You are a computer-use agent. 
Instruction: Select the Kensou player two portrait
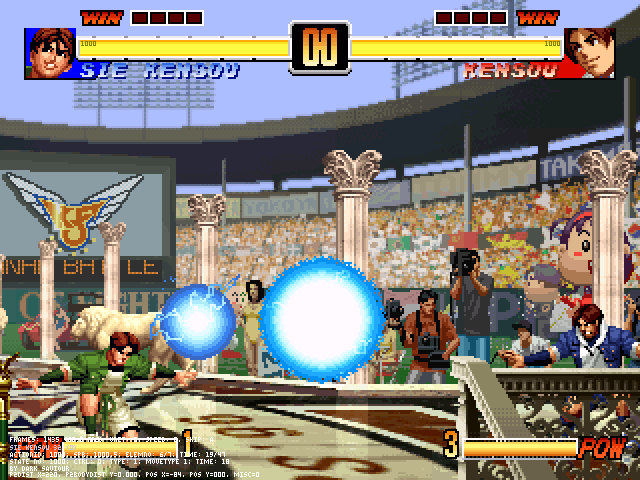click(590, 52)
